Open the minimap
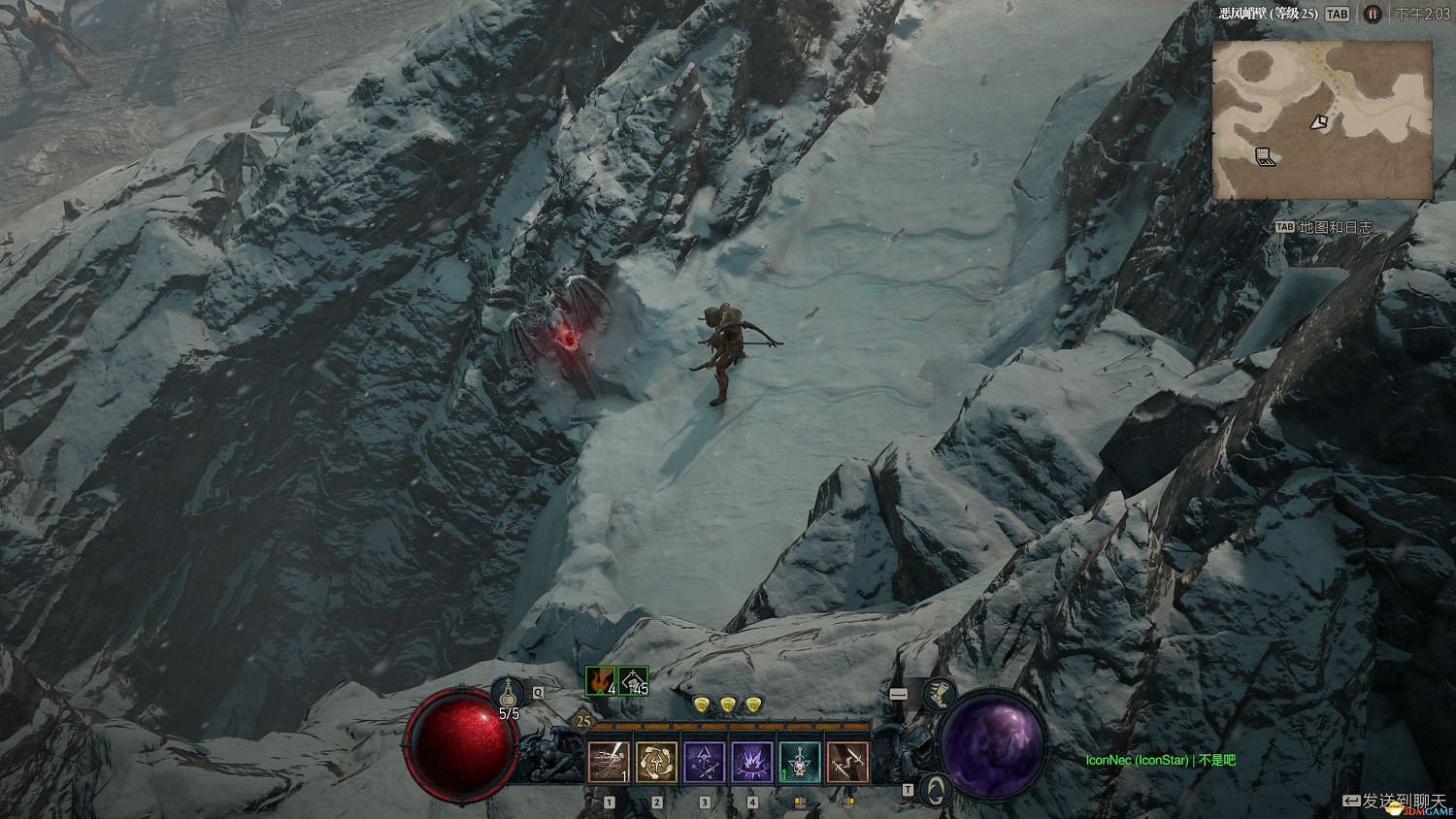The width and height of the screenshot is (1456, 819). (1322, 119)
